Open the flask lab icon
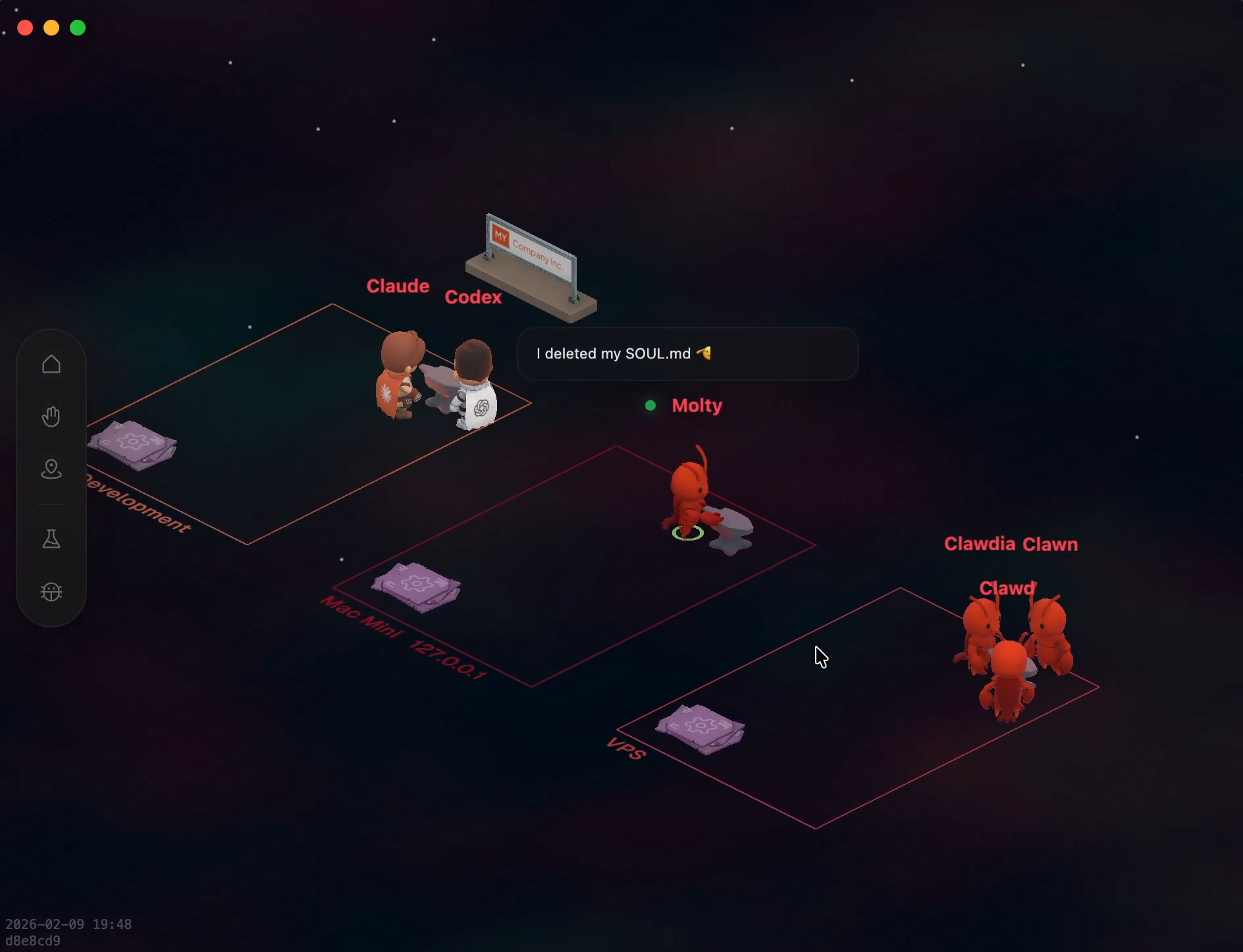The image size is (1243, 952). pyautogui.click(x=51, y=539)
